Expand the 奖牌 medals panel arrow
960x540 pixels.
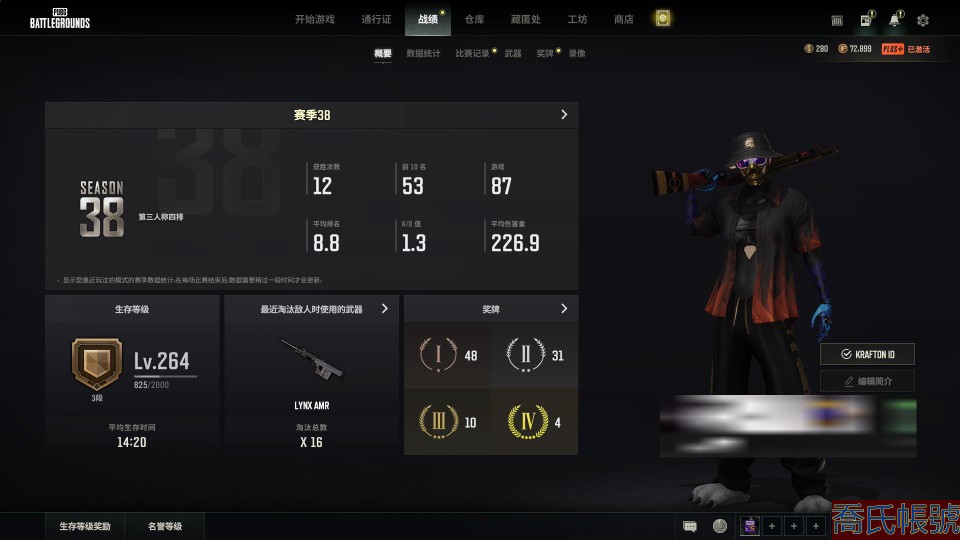pyautogui.click(x=564, y=309)
